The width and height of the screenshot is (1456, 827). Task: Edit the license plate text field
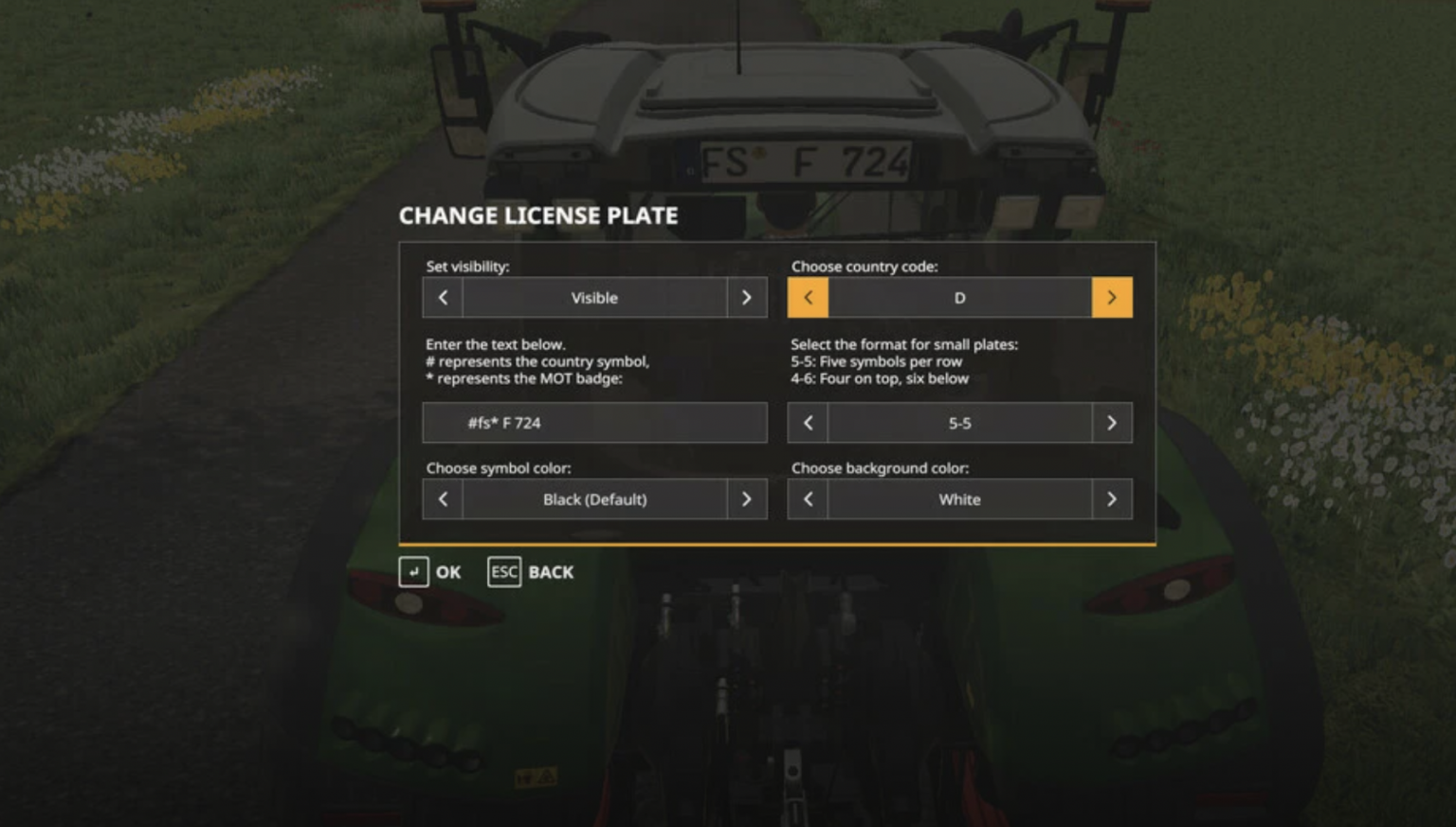(594, 423)
